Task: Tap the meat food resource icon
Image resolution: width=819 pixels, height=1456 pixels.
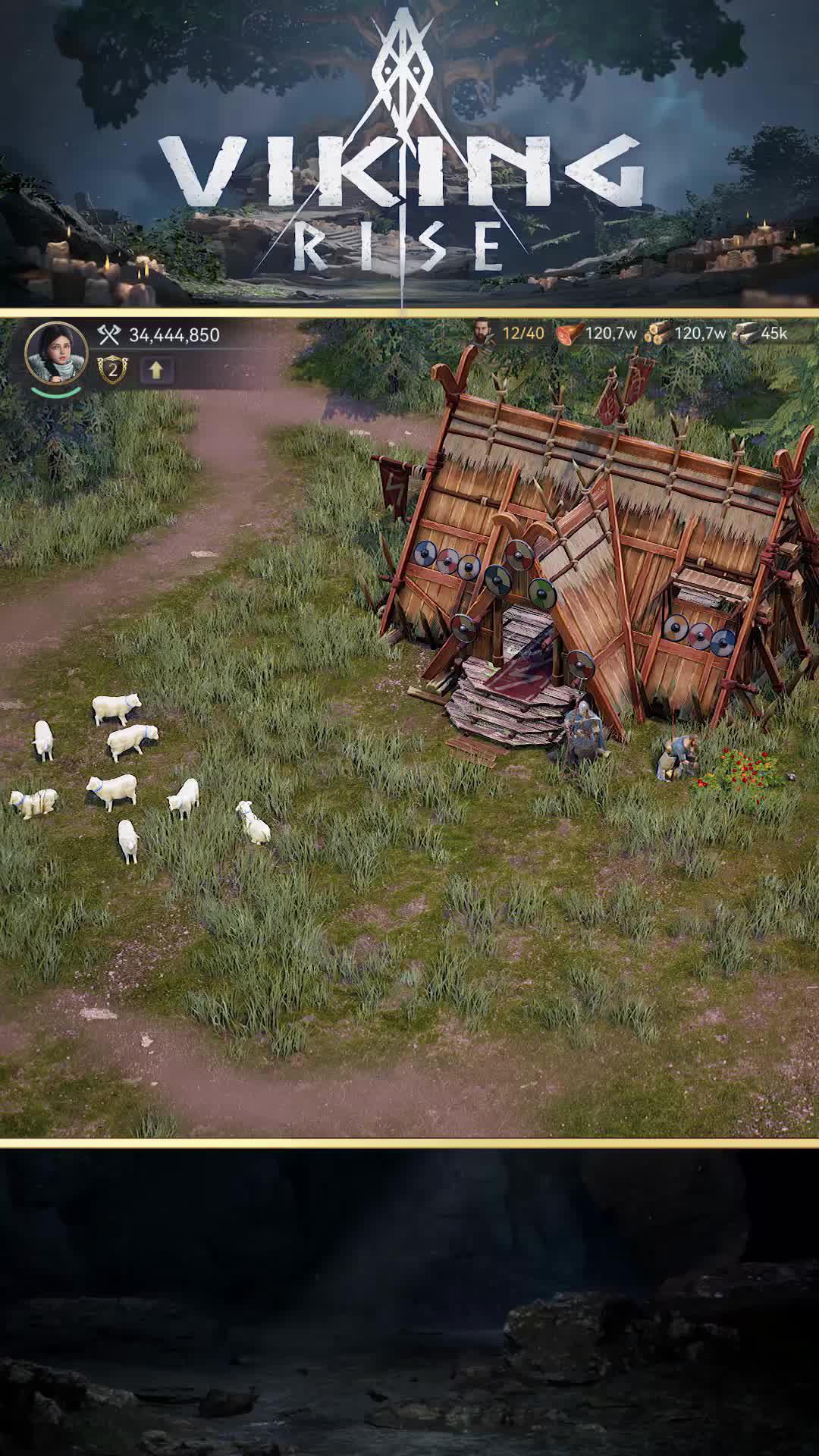Action: pyautogui.click(x=570, y=333)
